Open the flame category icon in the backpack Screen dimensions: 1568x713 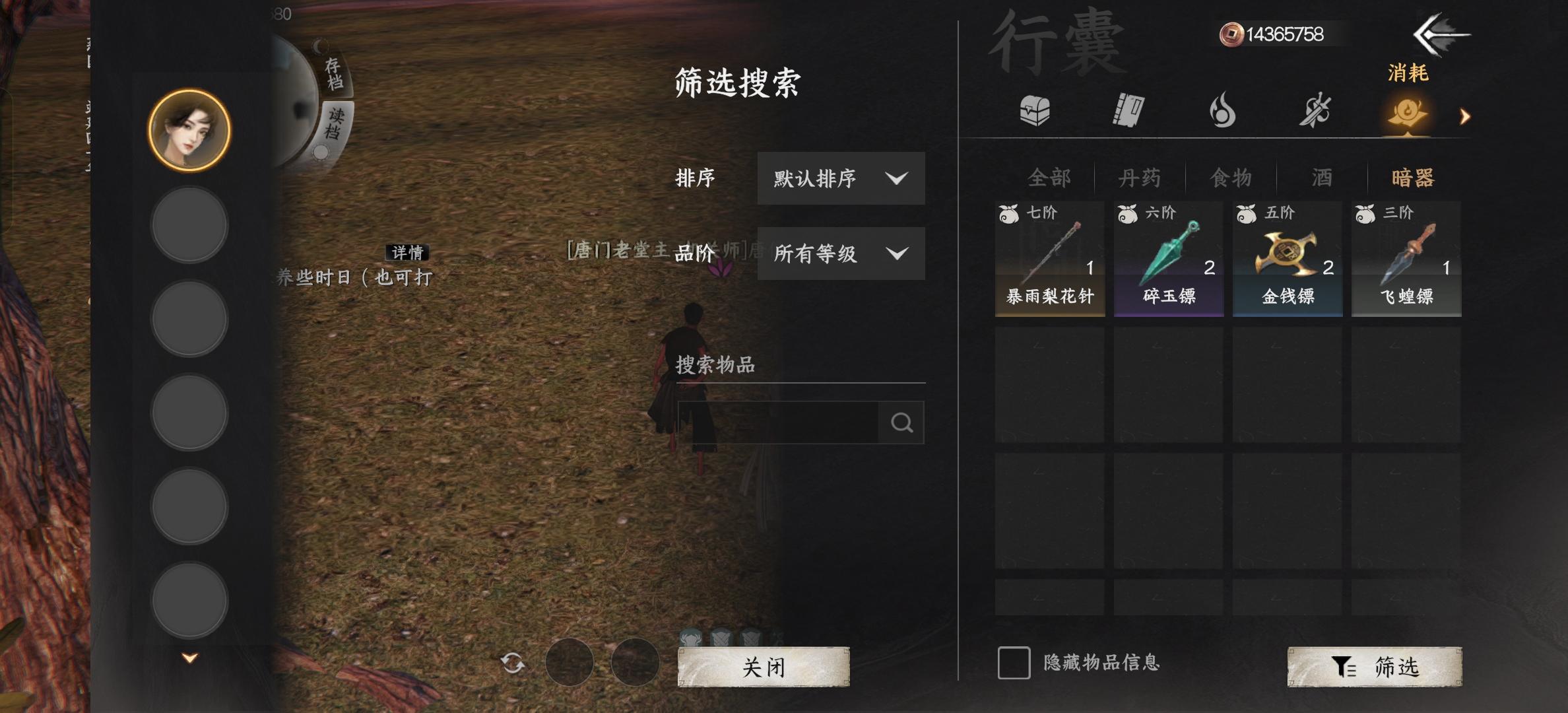[1223, 112]
